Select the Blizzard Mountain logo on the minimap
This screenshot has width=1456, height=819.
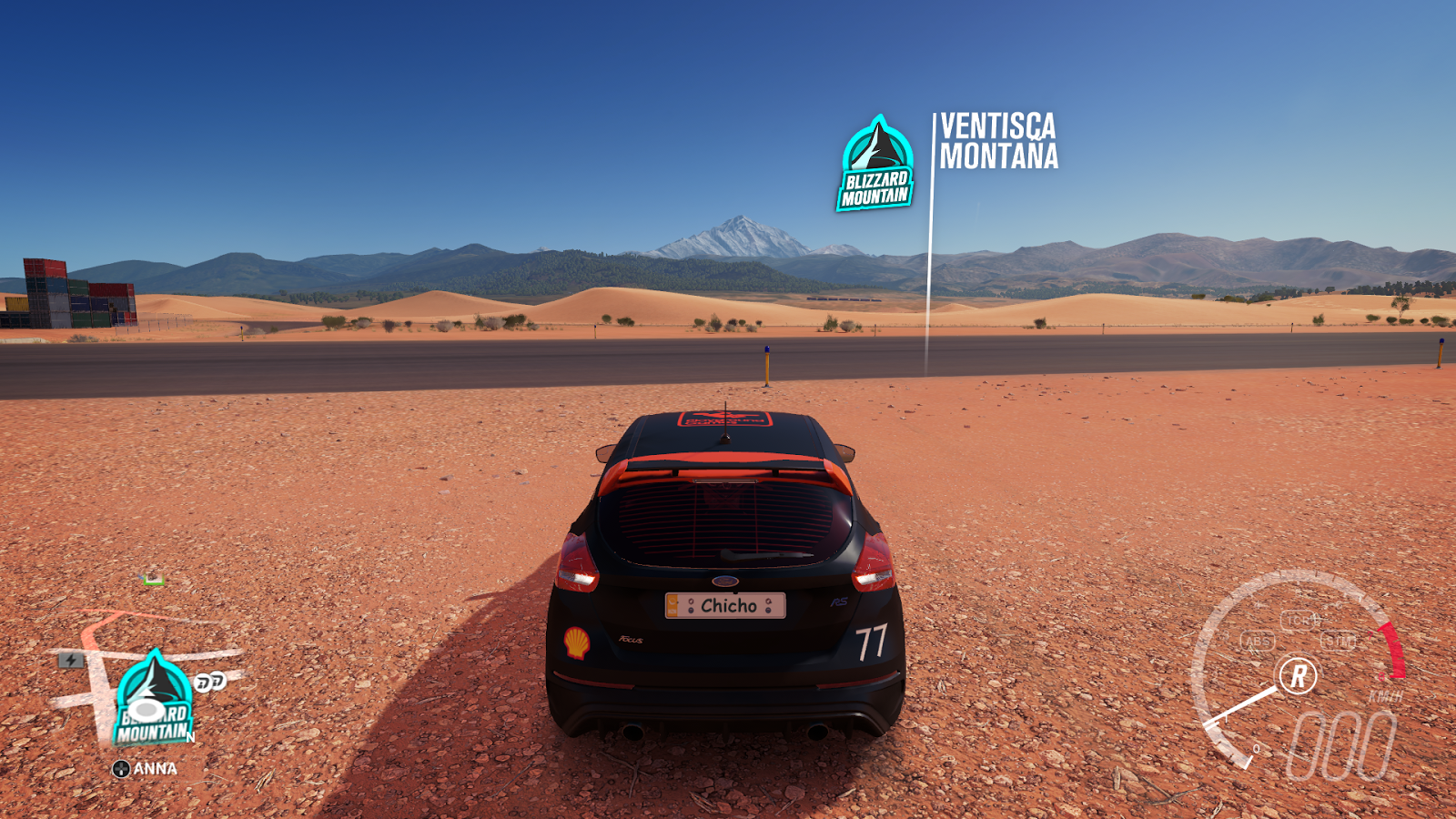155,693
